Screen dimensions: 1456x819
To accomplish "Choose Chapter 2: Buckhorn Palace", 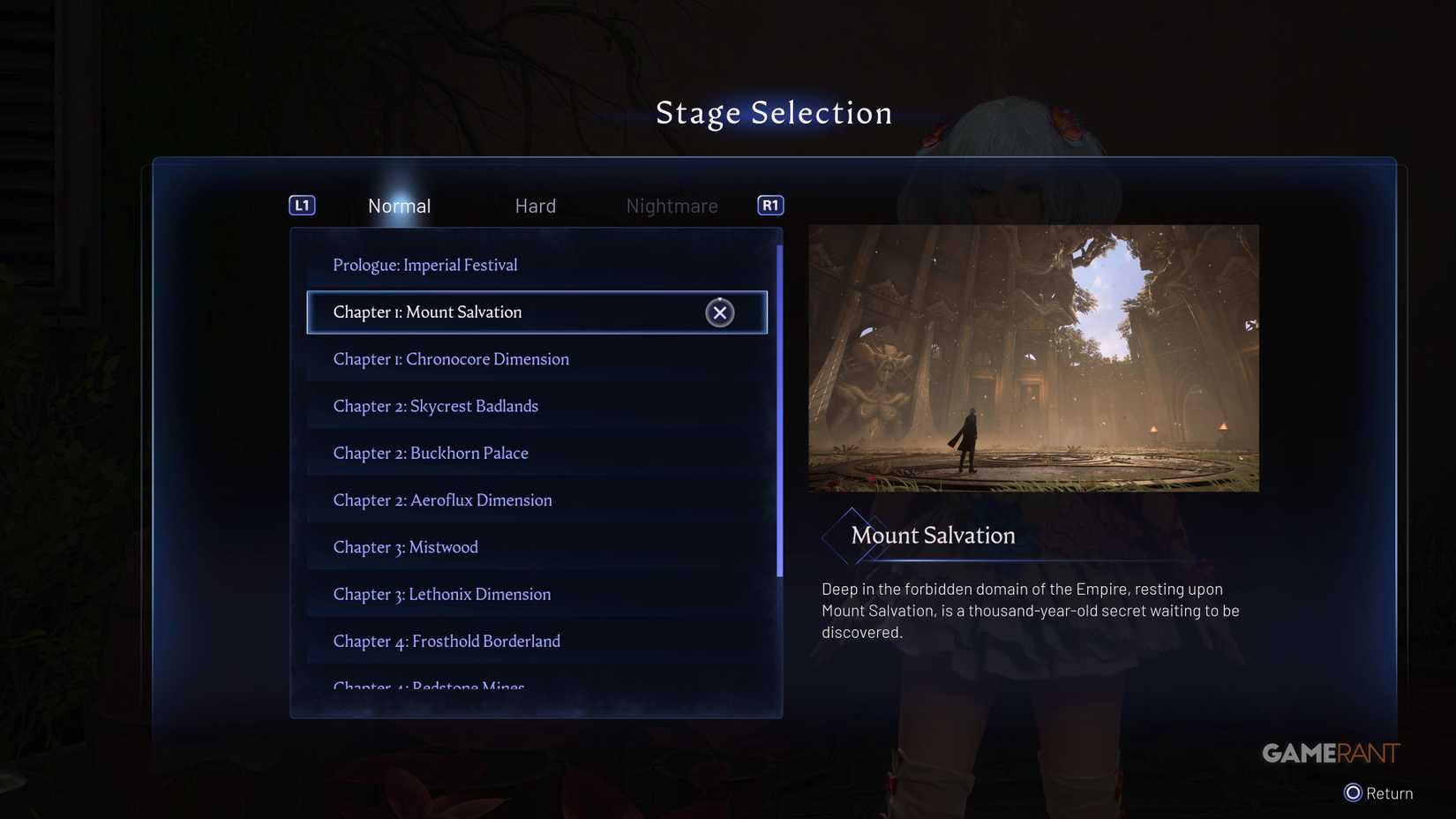I will click(431, 453).
